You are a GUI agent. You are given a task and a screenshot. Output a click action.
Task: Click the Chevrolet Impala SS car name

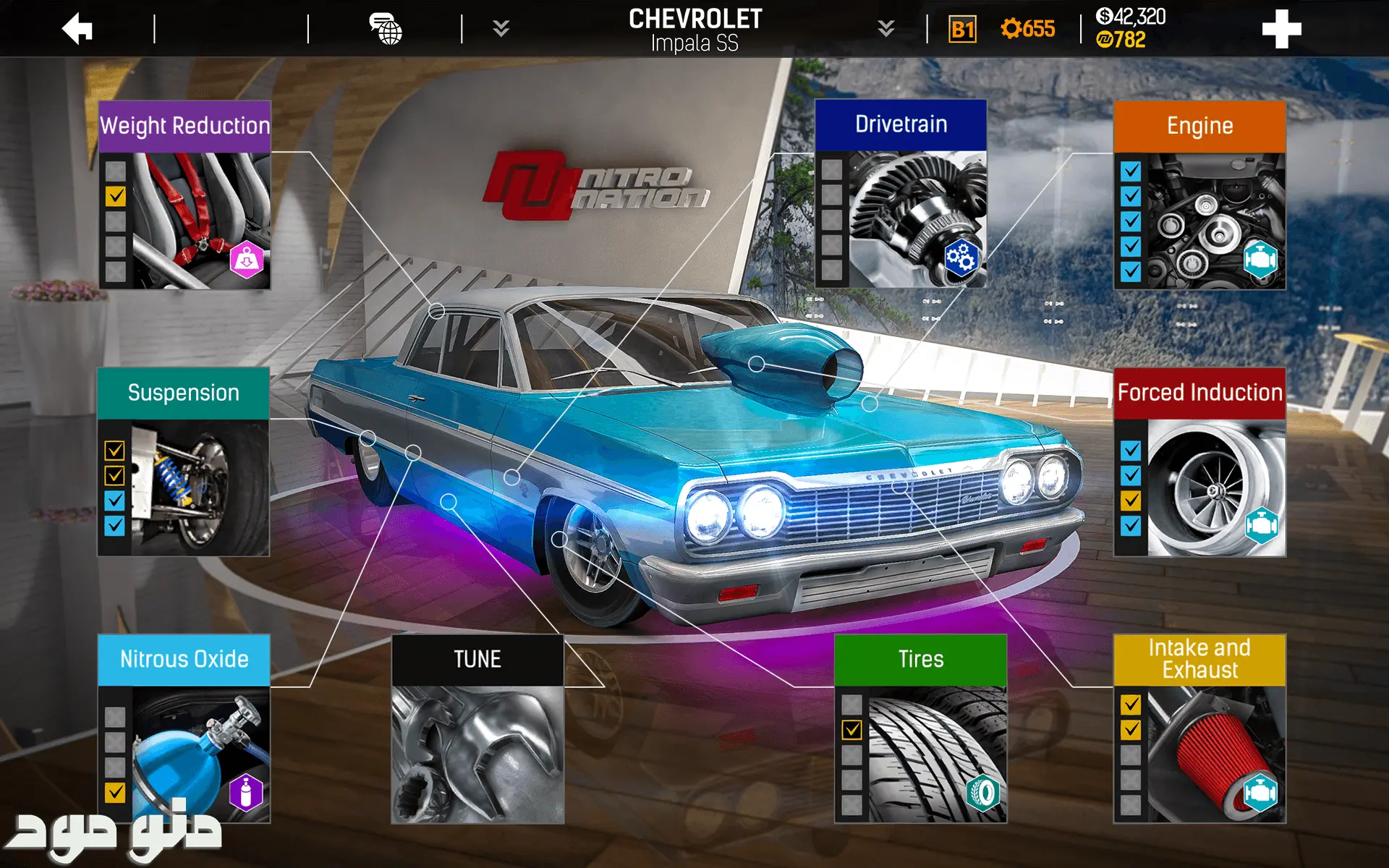pos(694,30)
